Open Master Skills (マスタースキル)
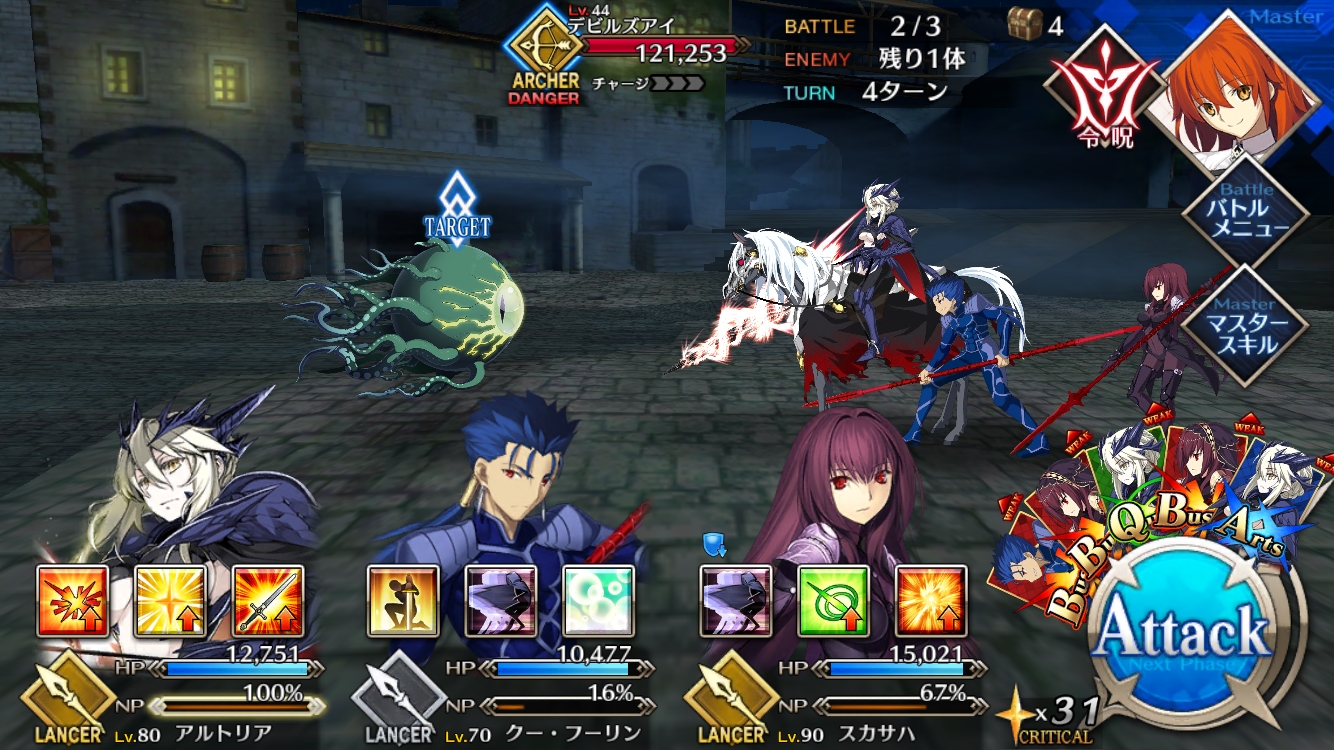This screenshot has height=750, width=1334. (x=1244, y=325)
